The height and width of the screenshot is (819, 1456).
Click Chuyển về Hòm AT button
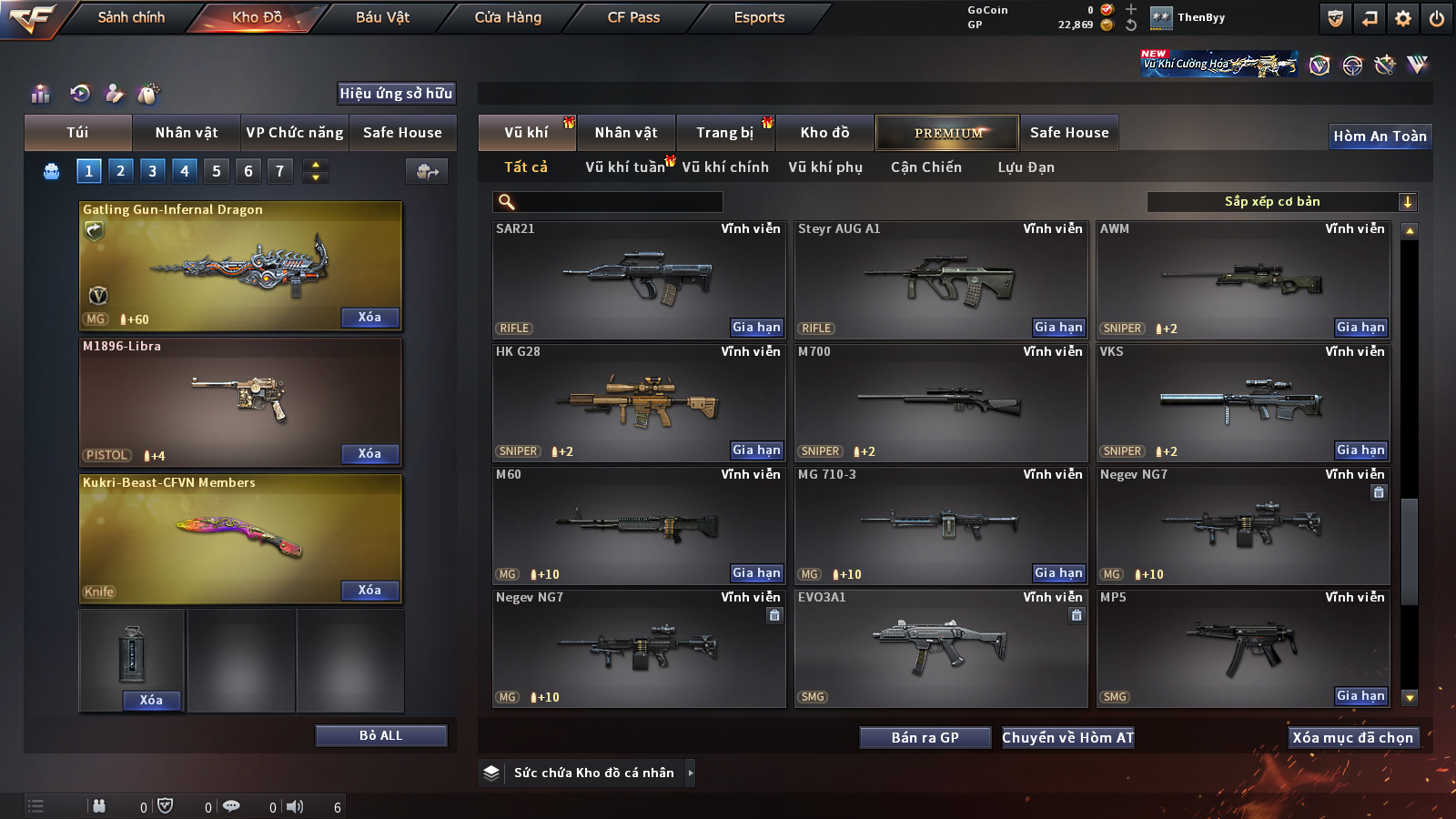pos(1067,737)
